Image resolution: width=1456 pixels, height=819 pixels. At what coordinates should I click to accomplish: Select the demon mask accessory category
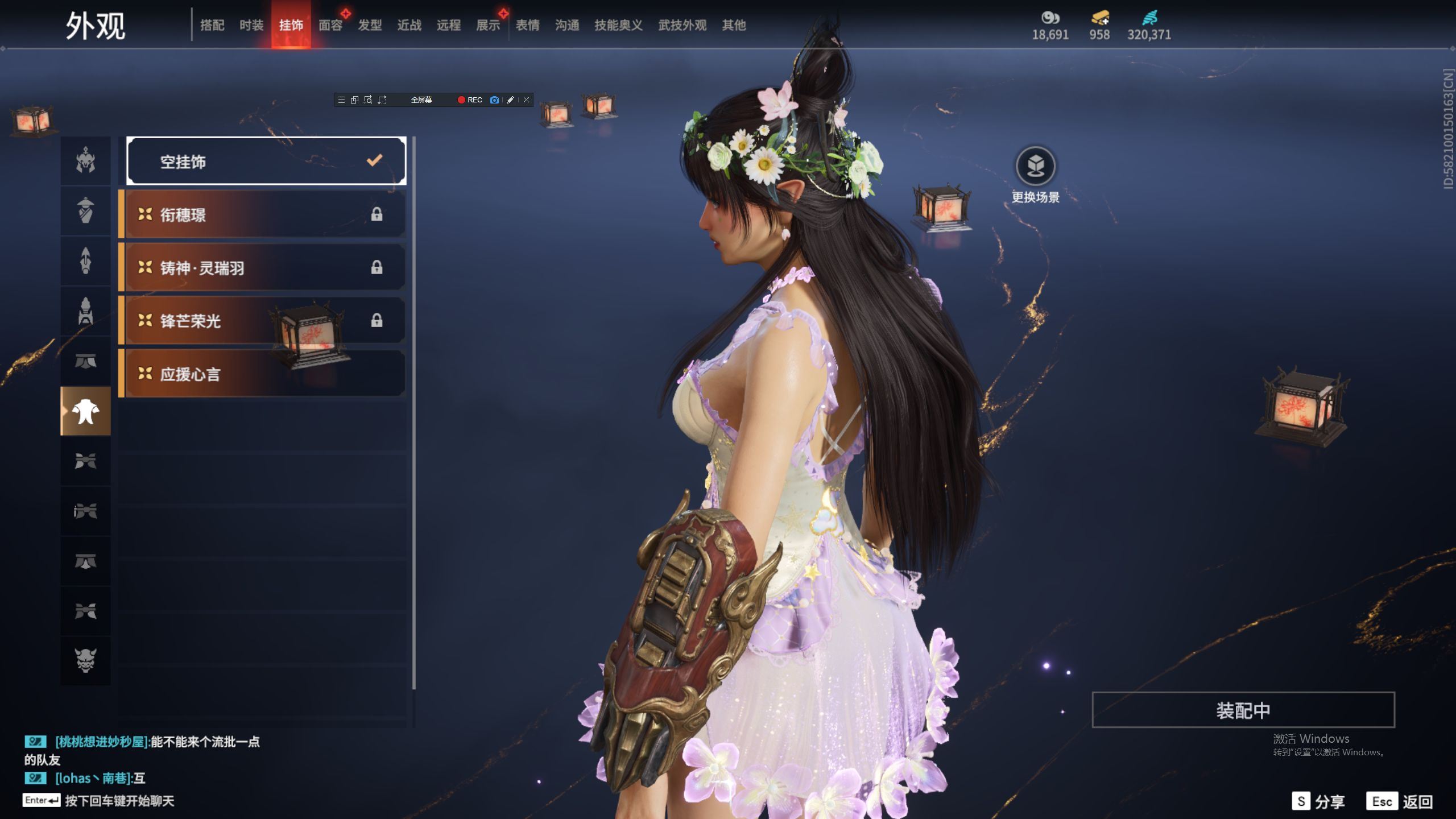86,660
